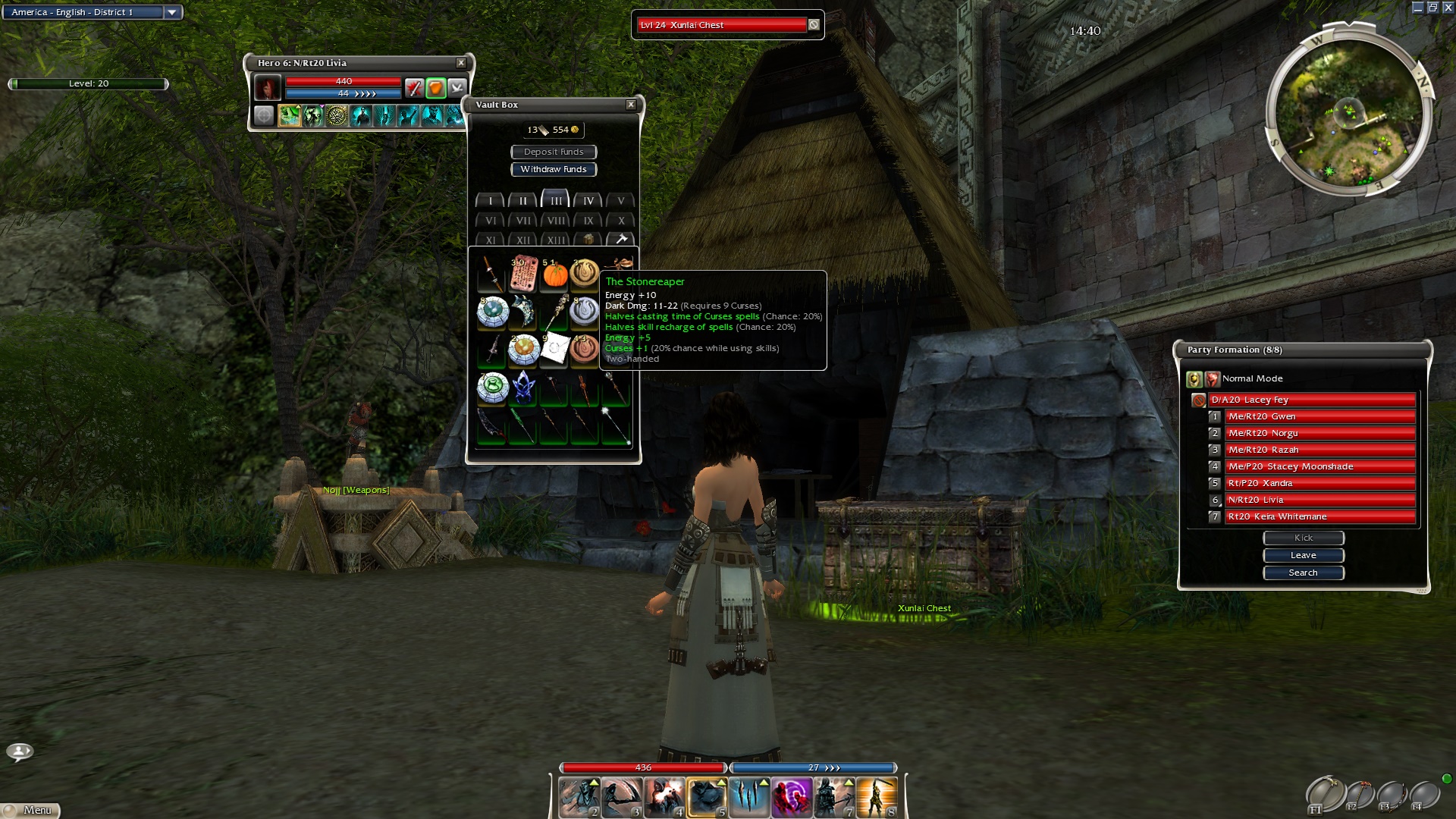This screenshot has height=819, width=1456.
Task: Select the pumpkin item in the vault
Action: click(555, 275)
